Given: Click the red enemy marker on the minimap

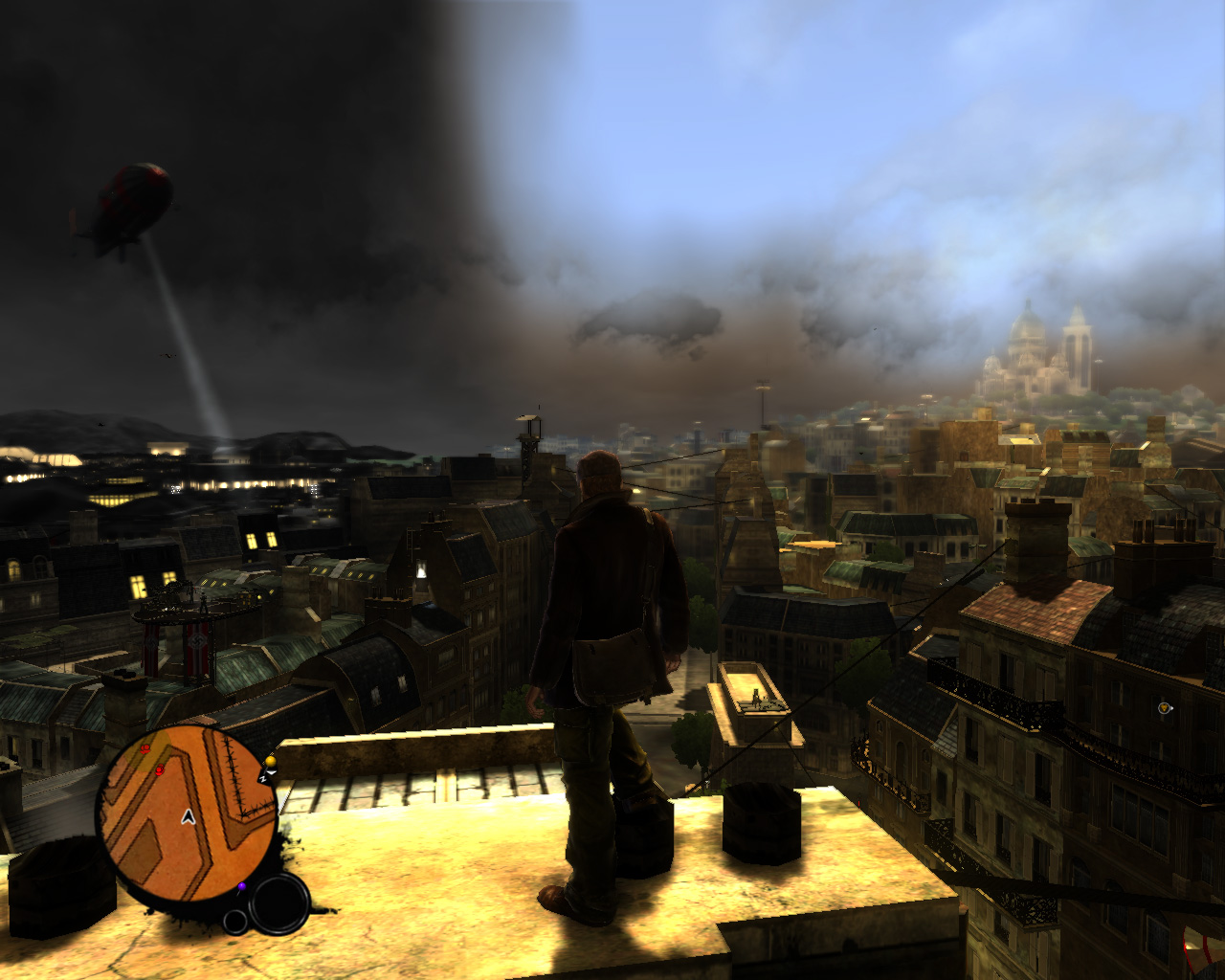Looking at the screenshot, I should point(145,748).
